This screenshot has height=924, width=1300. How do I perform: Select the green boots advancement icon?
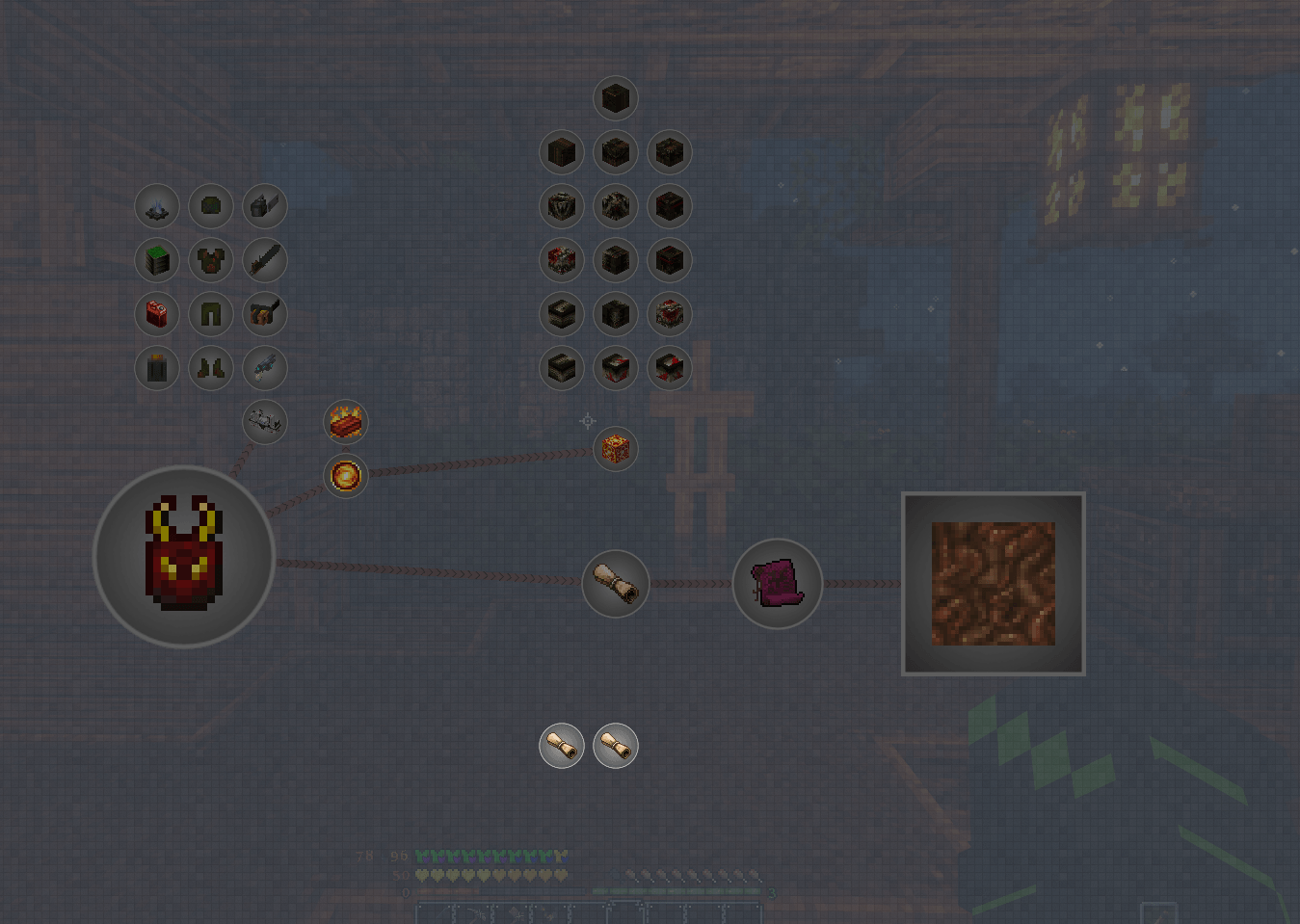tap(211, 369)
